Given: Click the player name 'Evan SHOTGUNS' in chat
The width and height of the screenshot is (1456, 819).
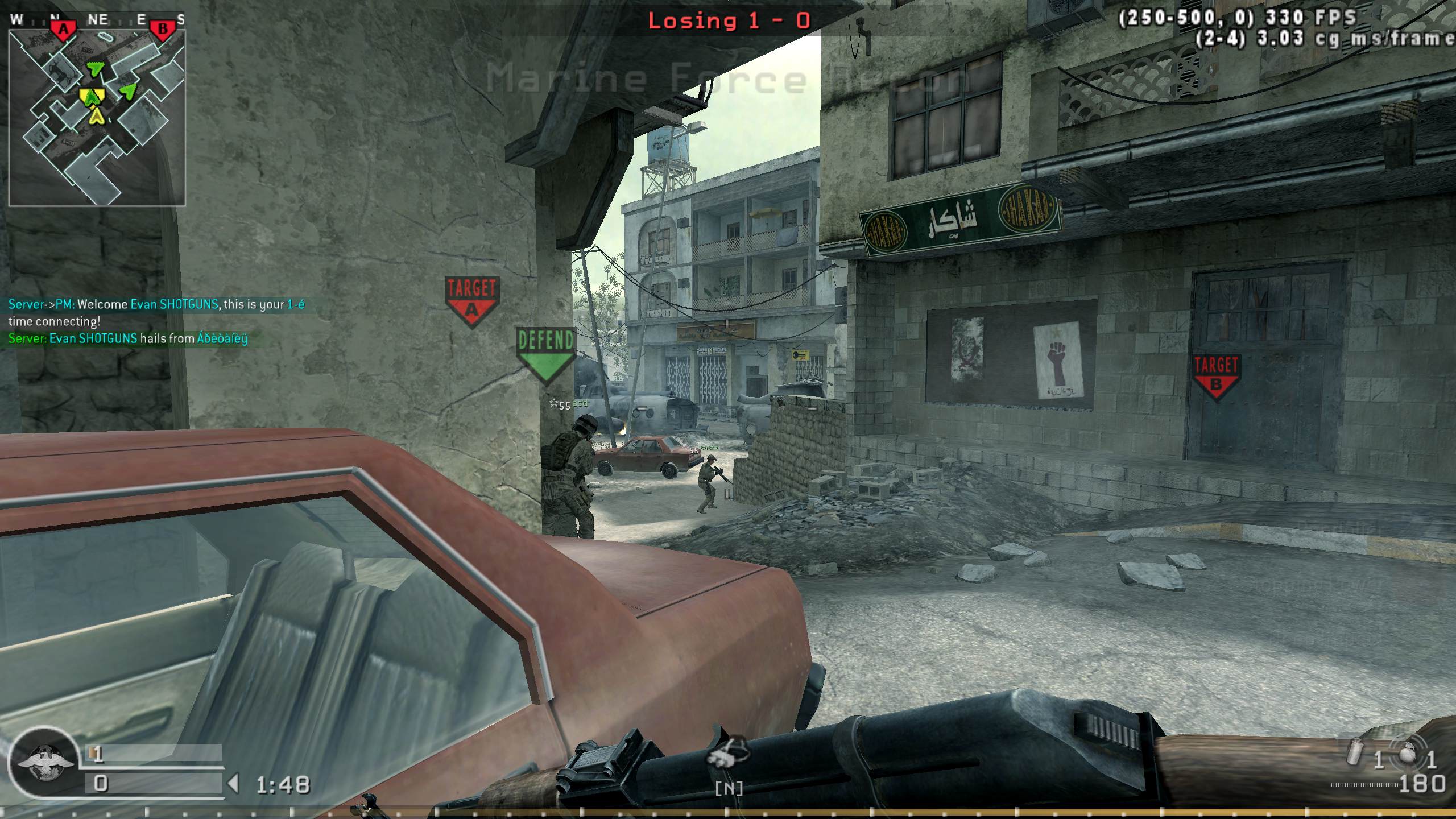Looking at the screenshot, I should click(173, 304).
